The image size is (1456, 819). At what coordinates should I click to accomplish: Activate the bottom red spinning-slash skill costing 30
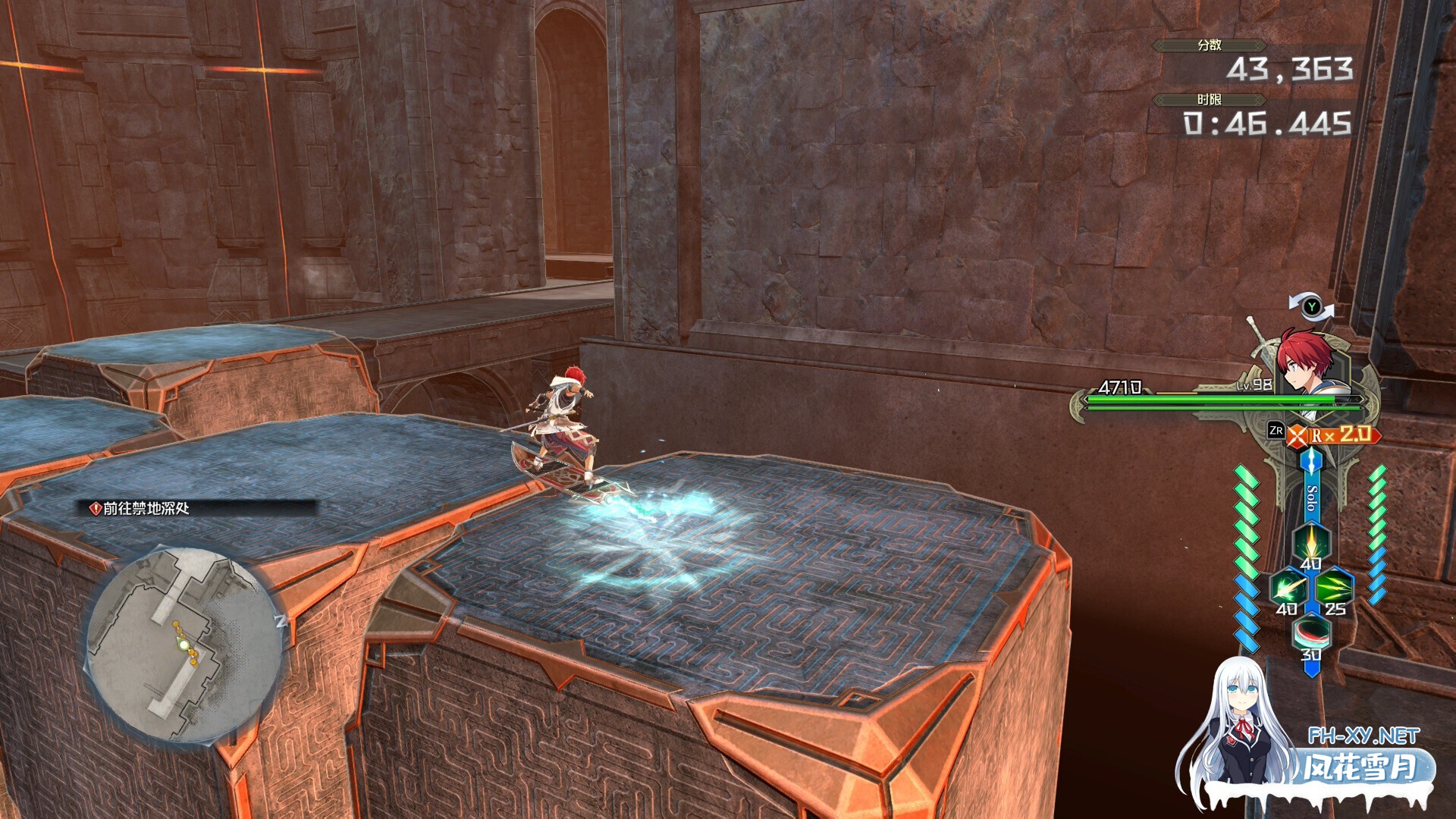click(1311, 632)
